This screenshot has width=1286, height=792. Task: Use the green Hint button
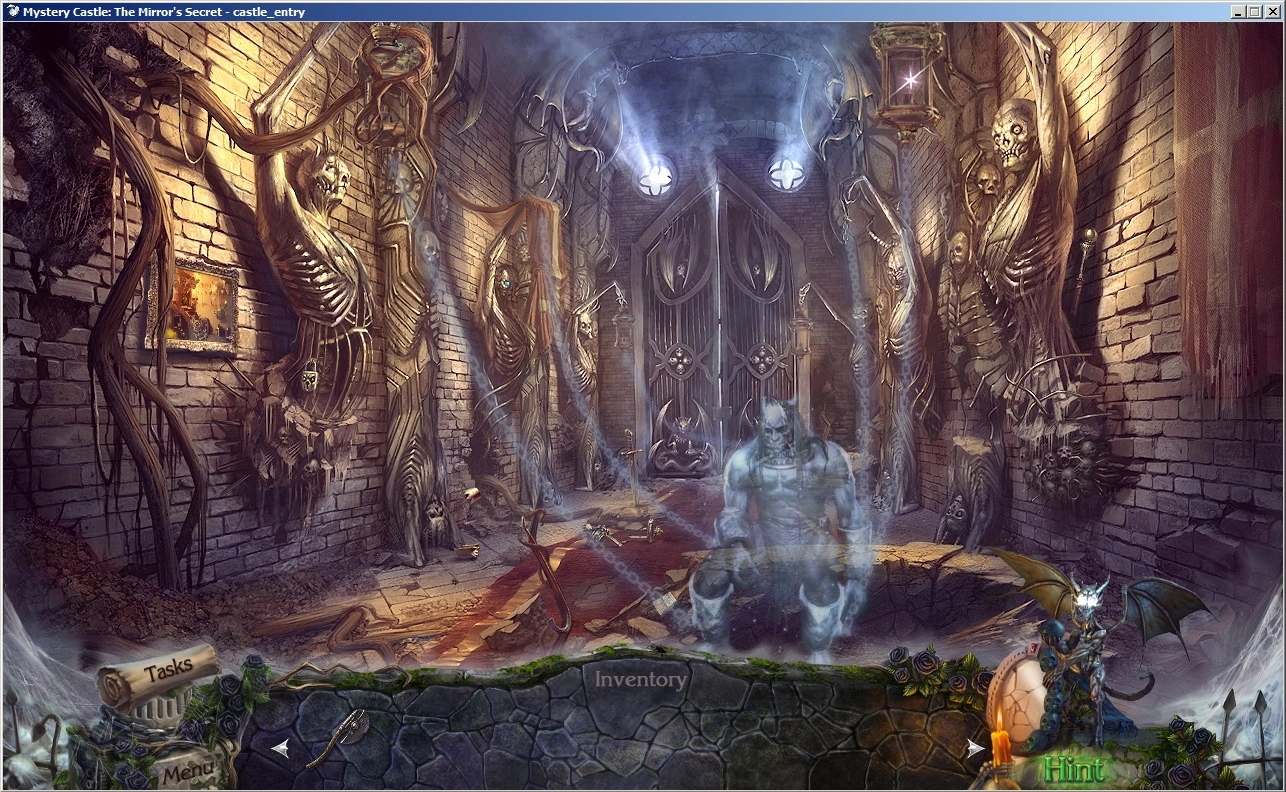click(1073, 769)
